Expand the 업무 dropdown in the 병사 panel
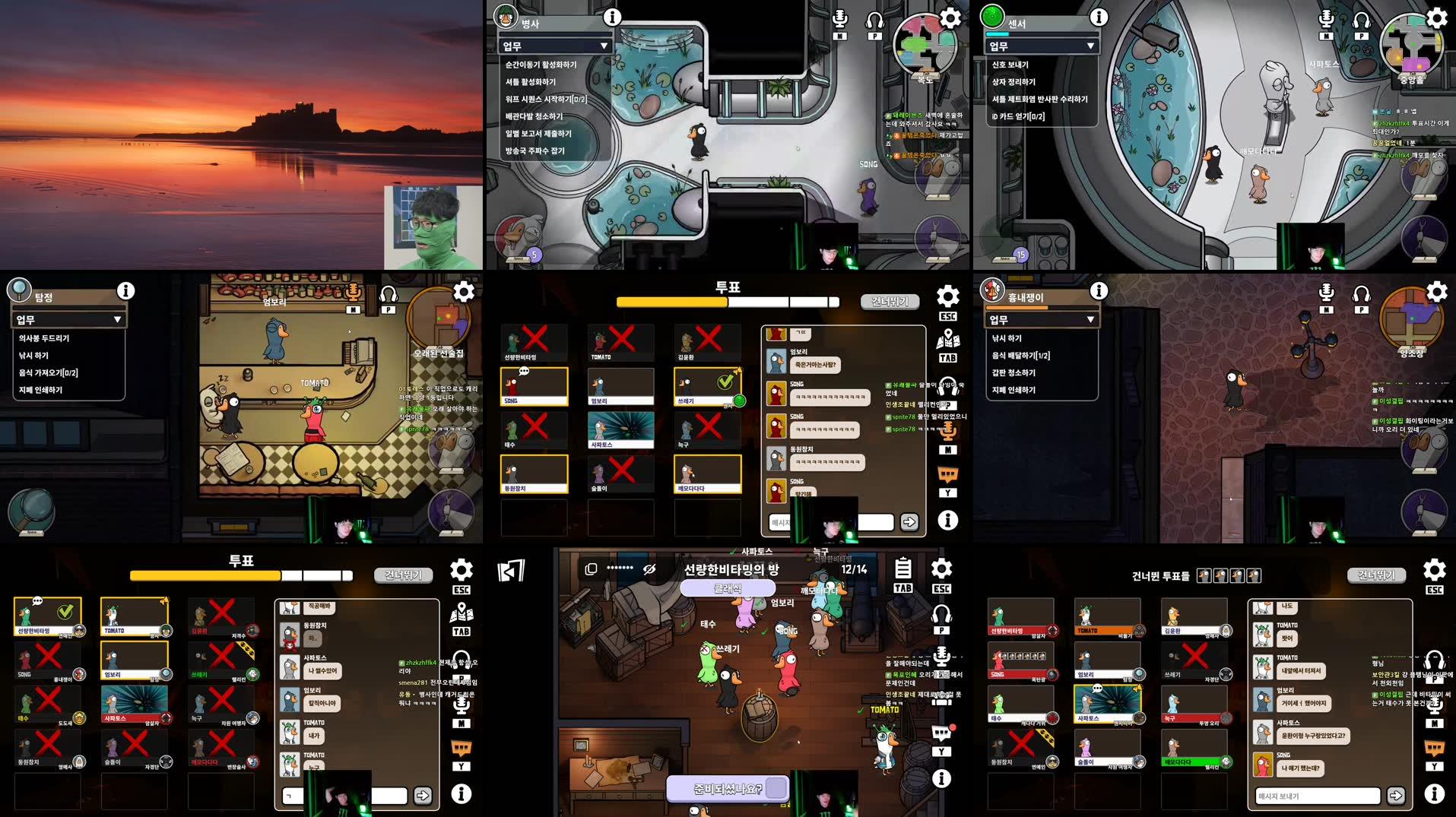The image size is (1456, 817). point(555,46)
